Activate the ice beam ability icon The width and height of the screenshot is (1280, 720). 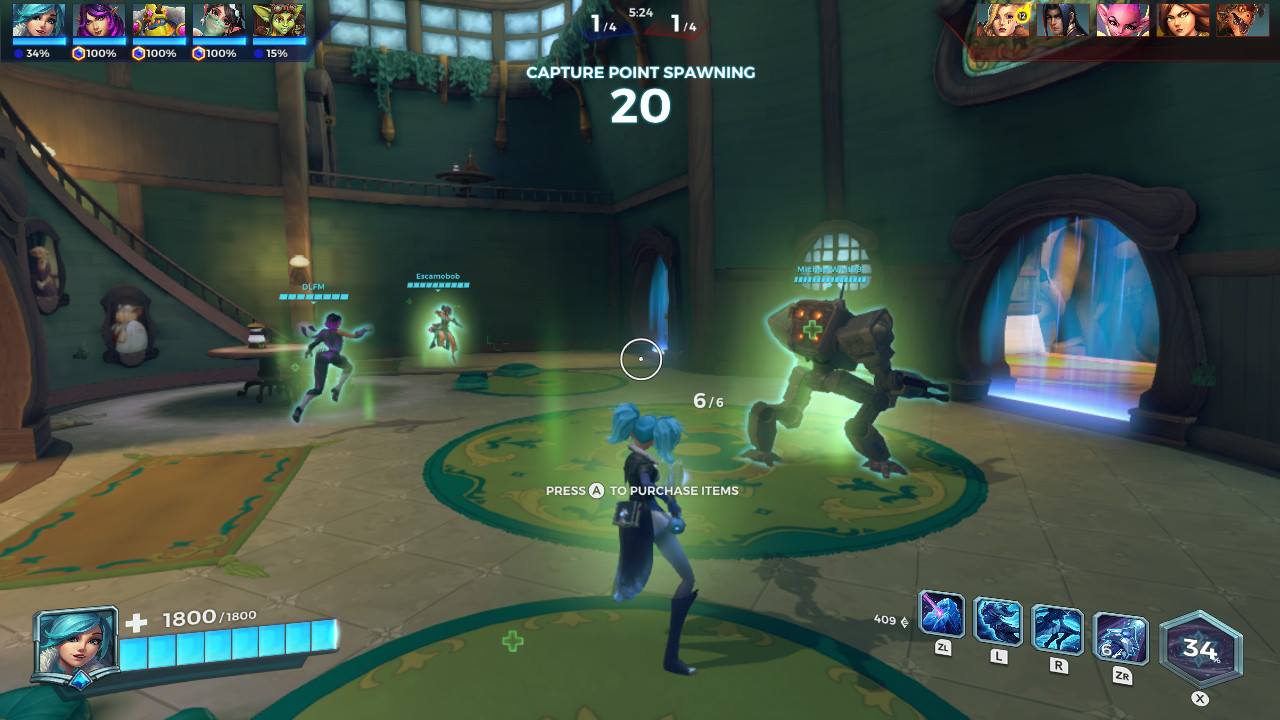click(x=941, y=615)
